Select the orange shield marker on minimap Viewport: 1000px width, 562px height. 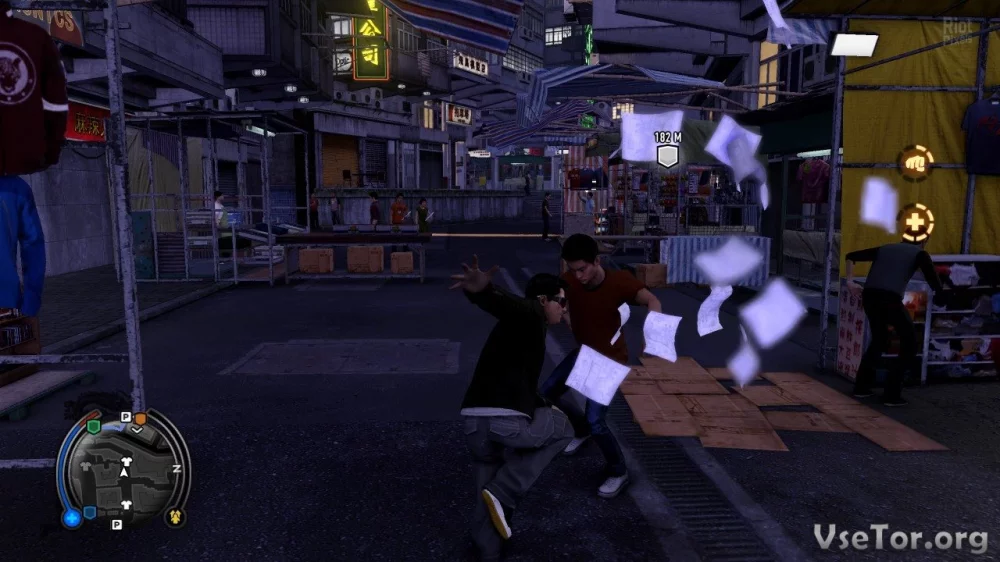coord(140,418)
